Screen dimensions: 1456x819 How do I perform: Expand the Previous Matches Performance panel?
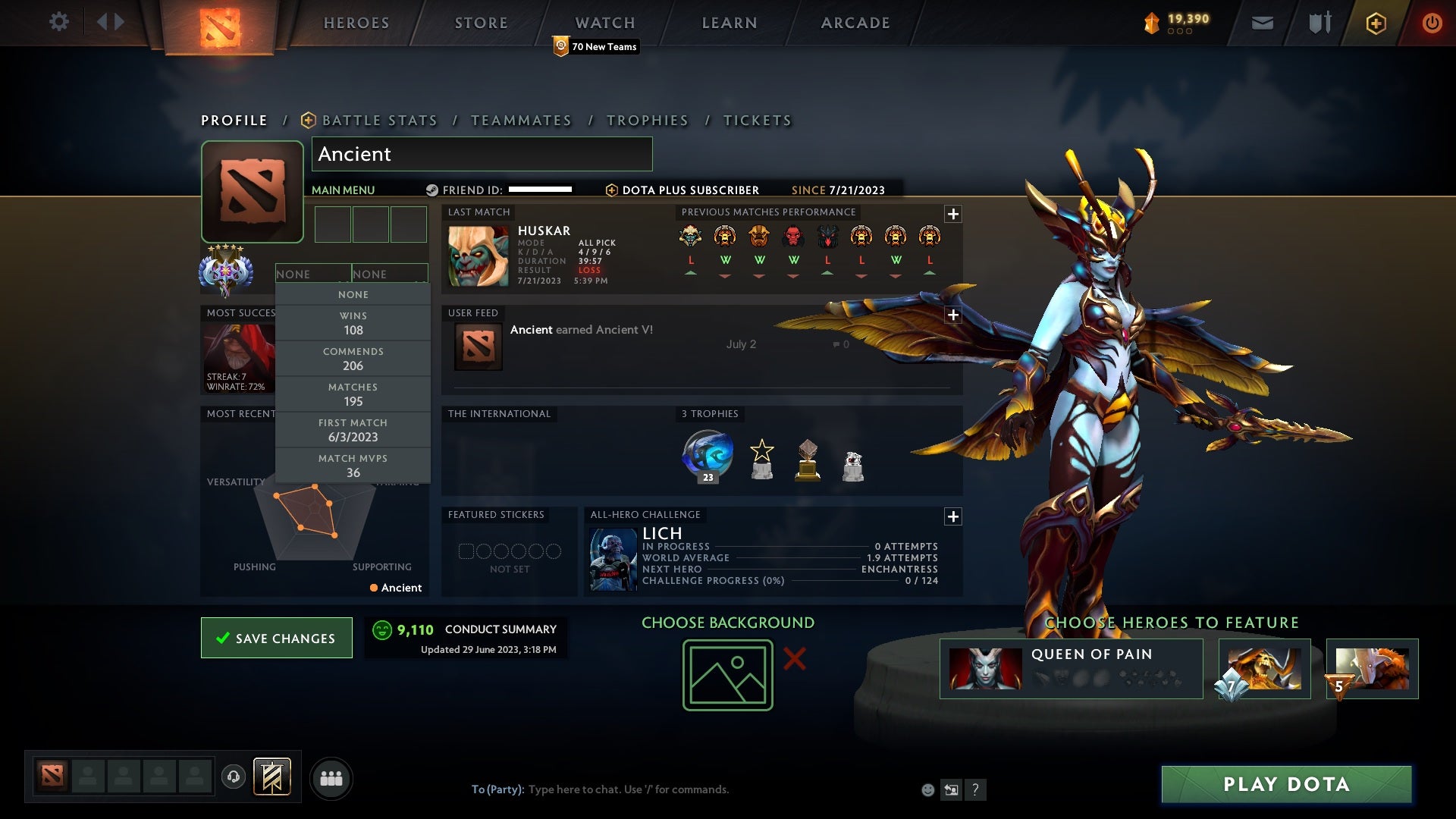click(x=953, y=215)
